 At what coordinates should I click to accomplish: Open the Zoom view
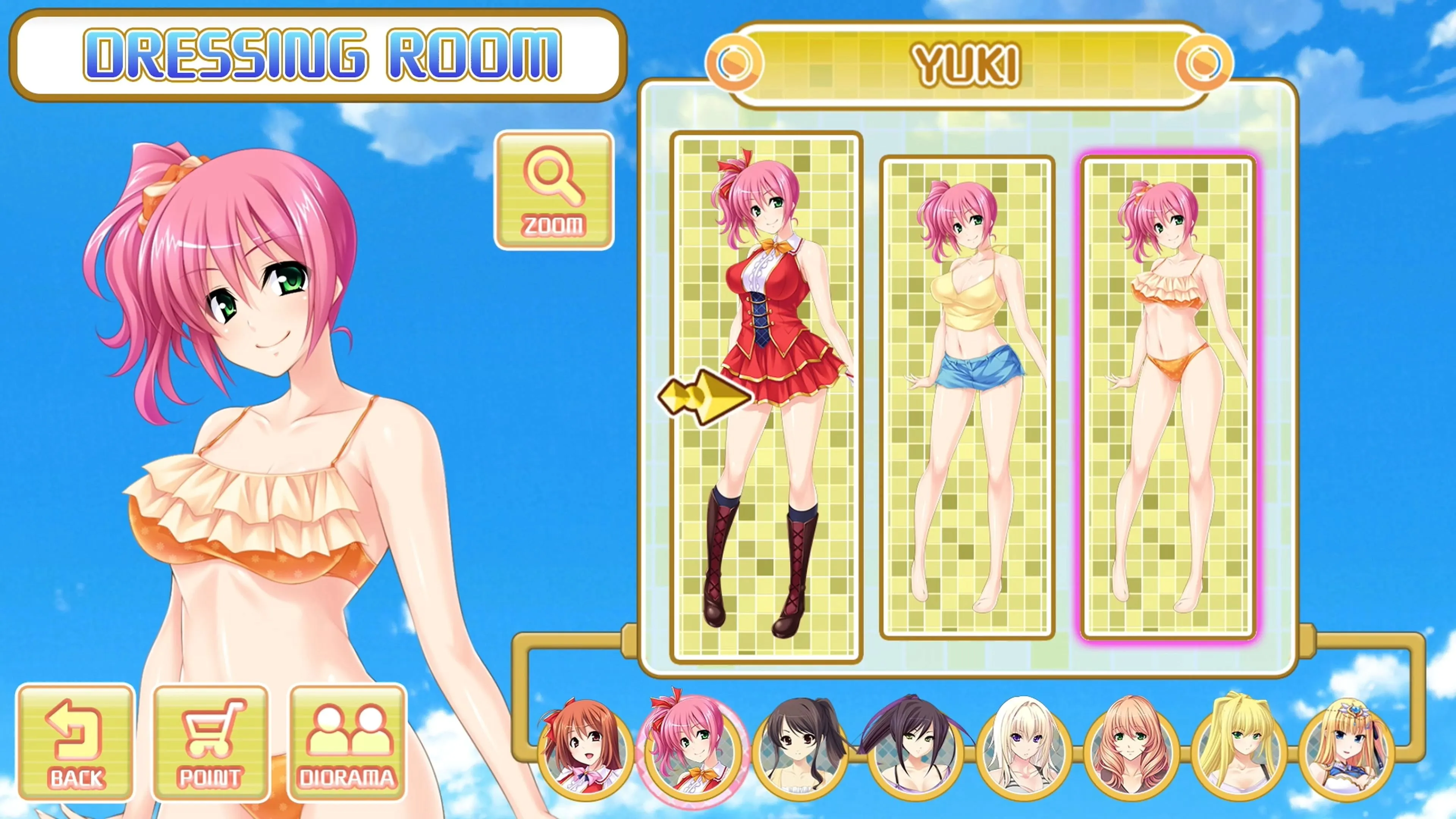click(x=554, y=190)
